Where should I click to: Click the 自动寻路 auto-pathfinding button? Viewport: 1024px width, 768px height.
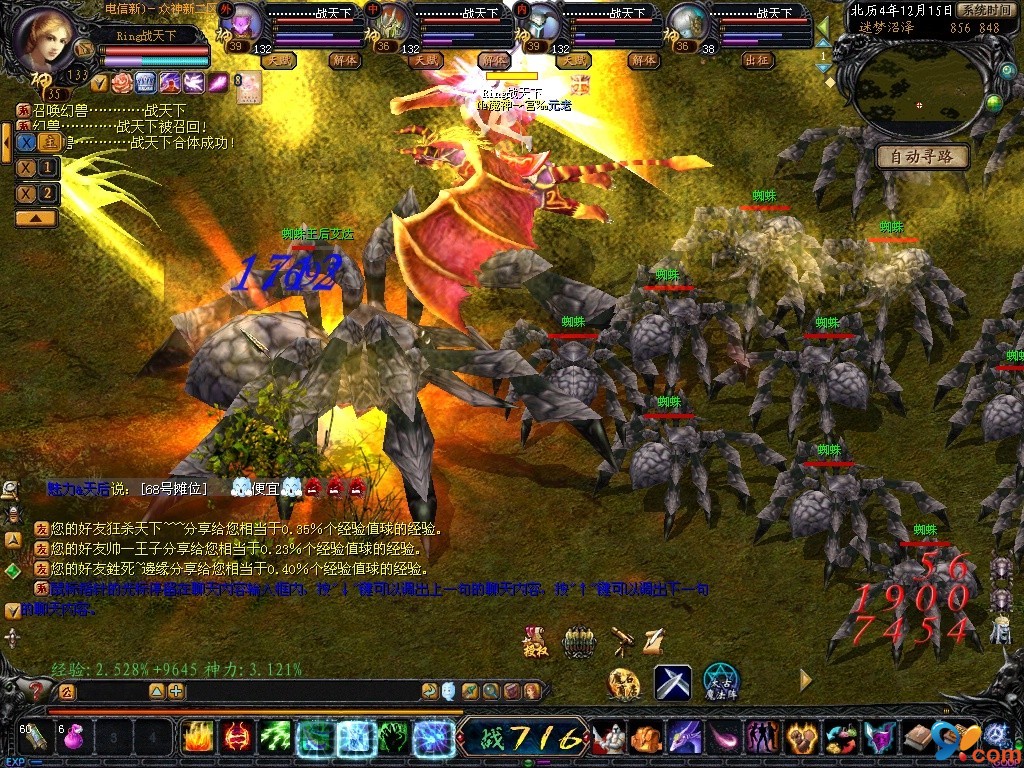(x=922, y=157)
